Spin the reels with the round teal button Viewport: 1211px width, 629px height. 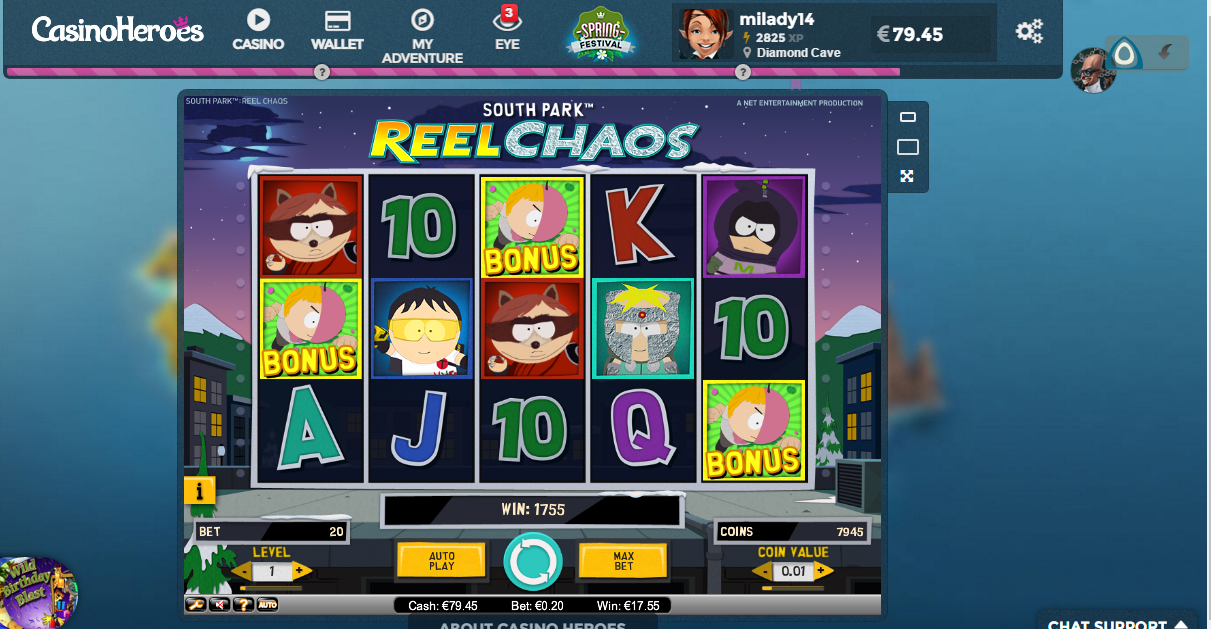(532, 561)
